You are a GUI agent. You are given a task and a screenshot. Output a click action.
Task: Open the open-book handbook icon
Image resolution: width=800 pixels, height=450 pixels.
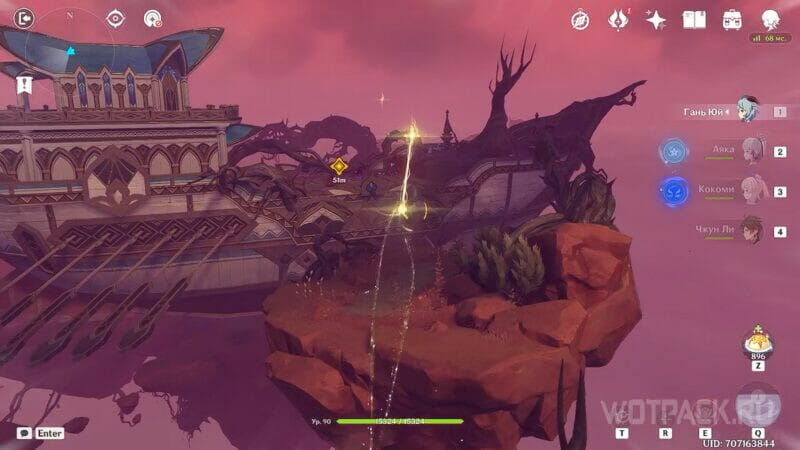pyautogui.click(x=694, y=19)
